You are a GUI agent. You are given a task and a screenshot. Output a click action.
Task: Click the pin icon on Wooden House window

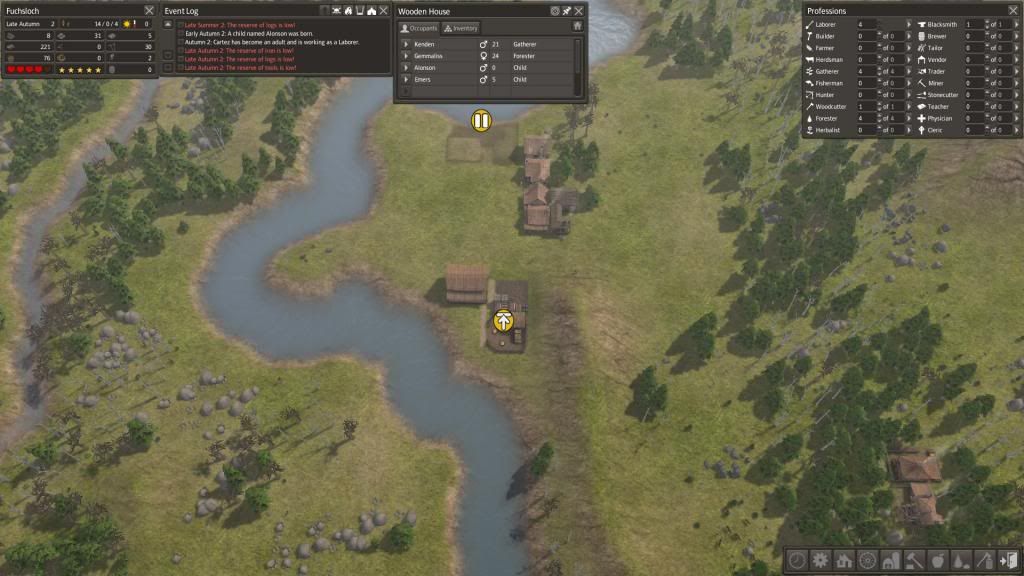(x=567, y=11)
